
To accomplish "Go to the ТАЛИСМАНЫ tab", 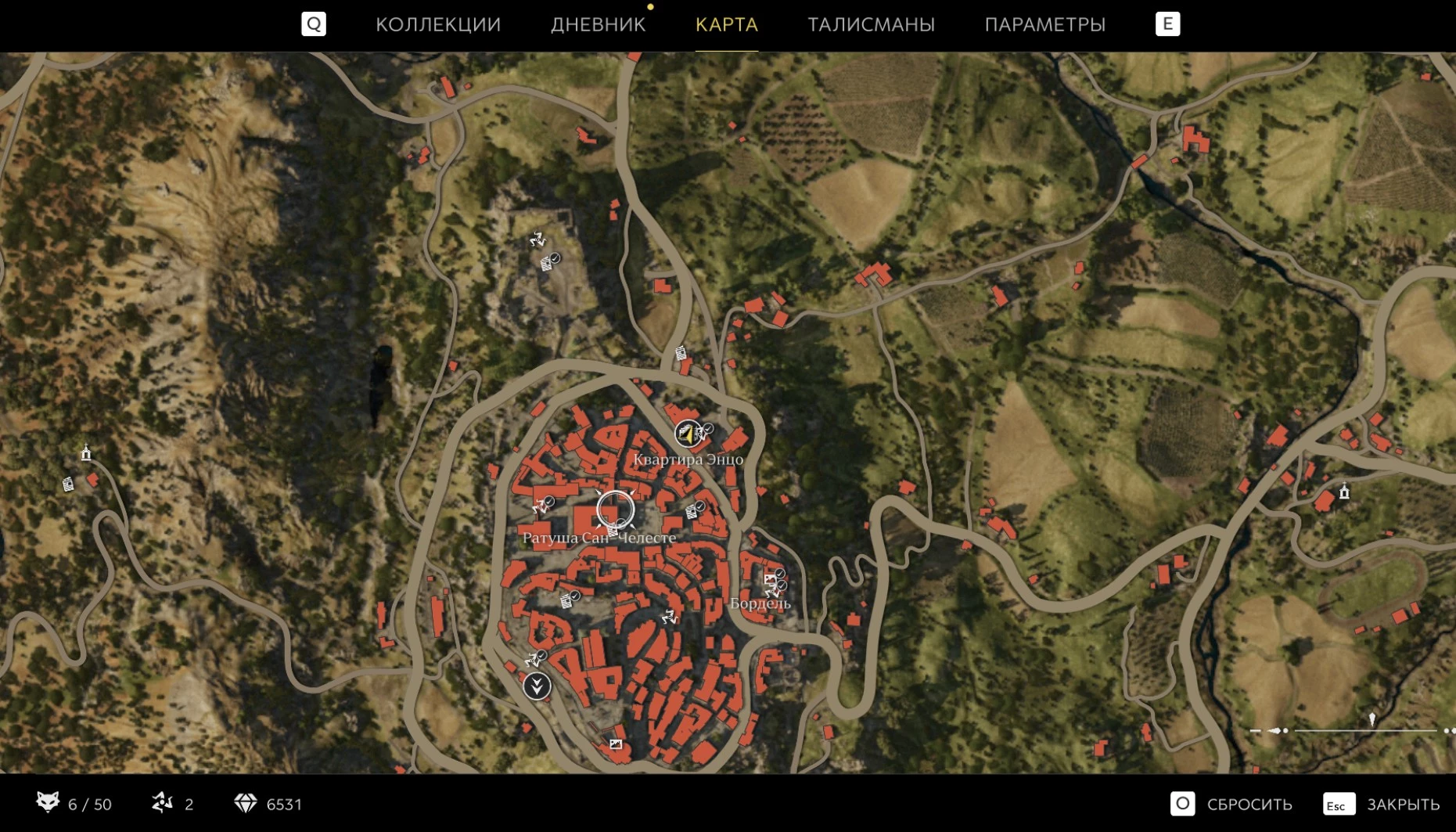I will 871,24.
